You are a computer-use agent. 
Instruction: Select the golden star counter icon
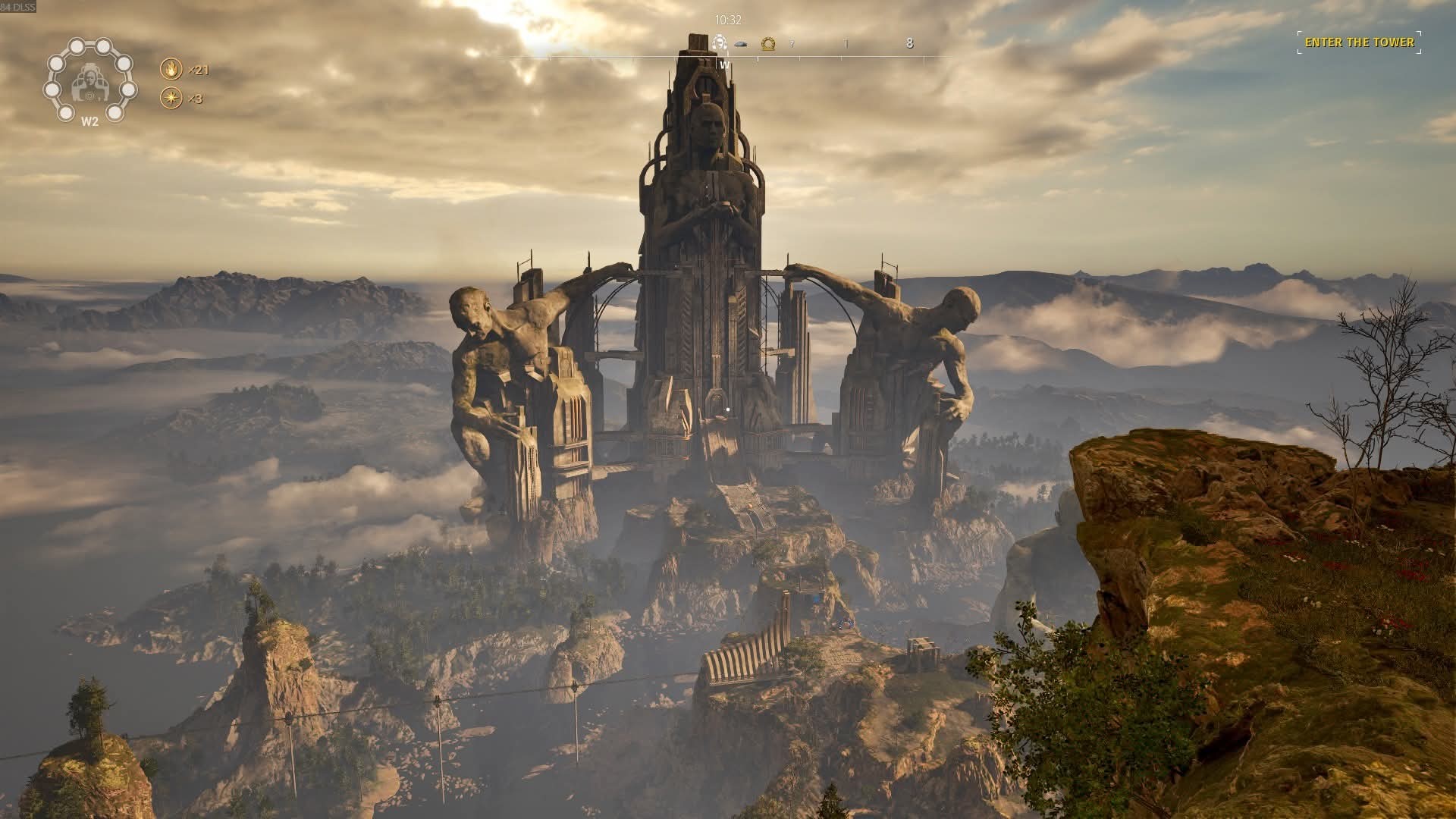[171, 99]
